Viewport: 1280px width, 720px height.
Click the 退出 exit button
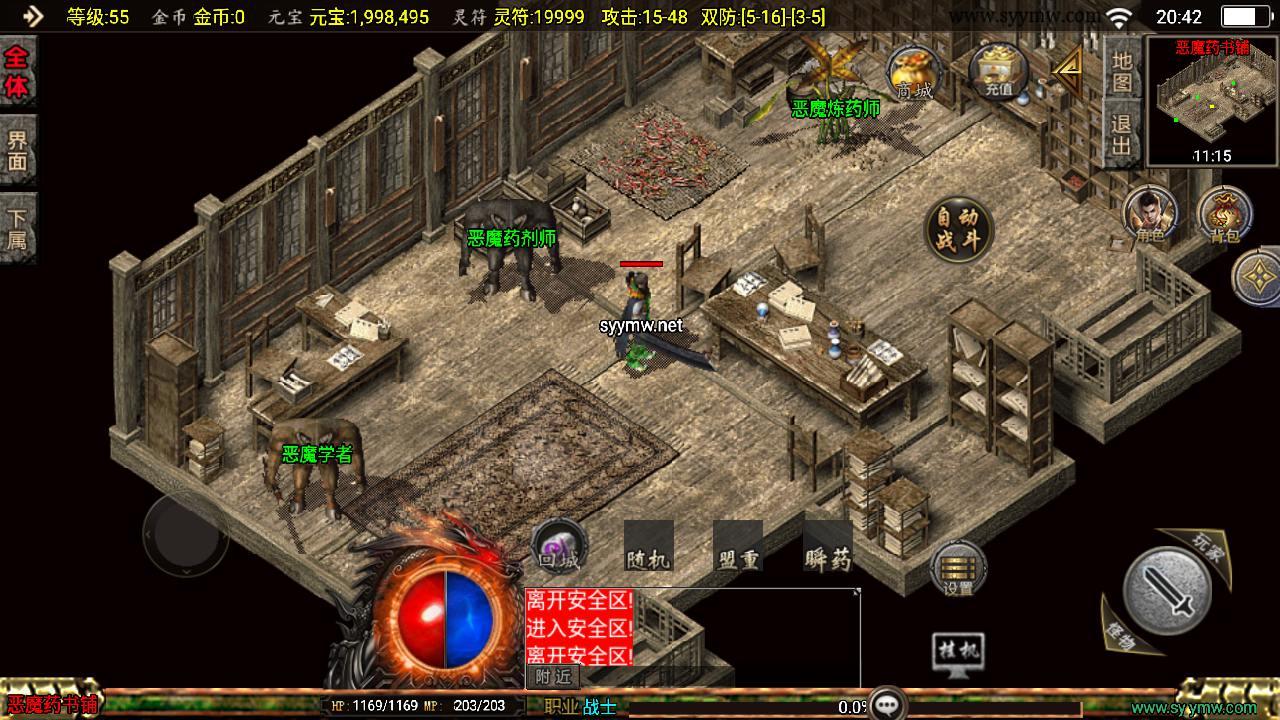point(1122,136)
